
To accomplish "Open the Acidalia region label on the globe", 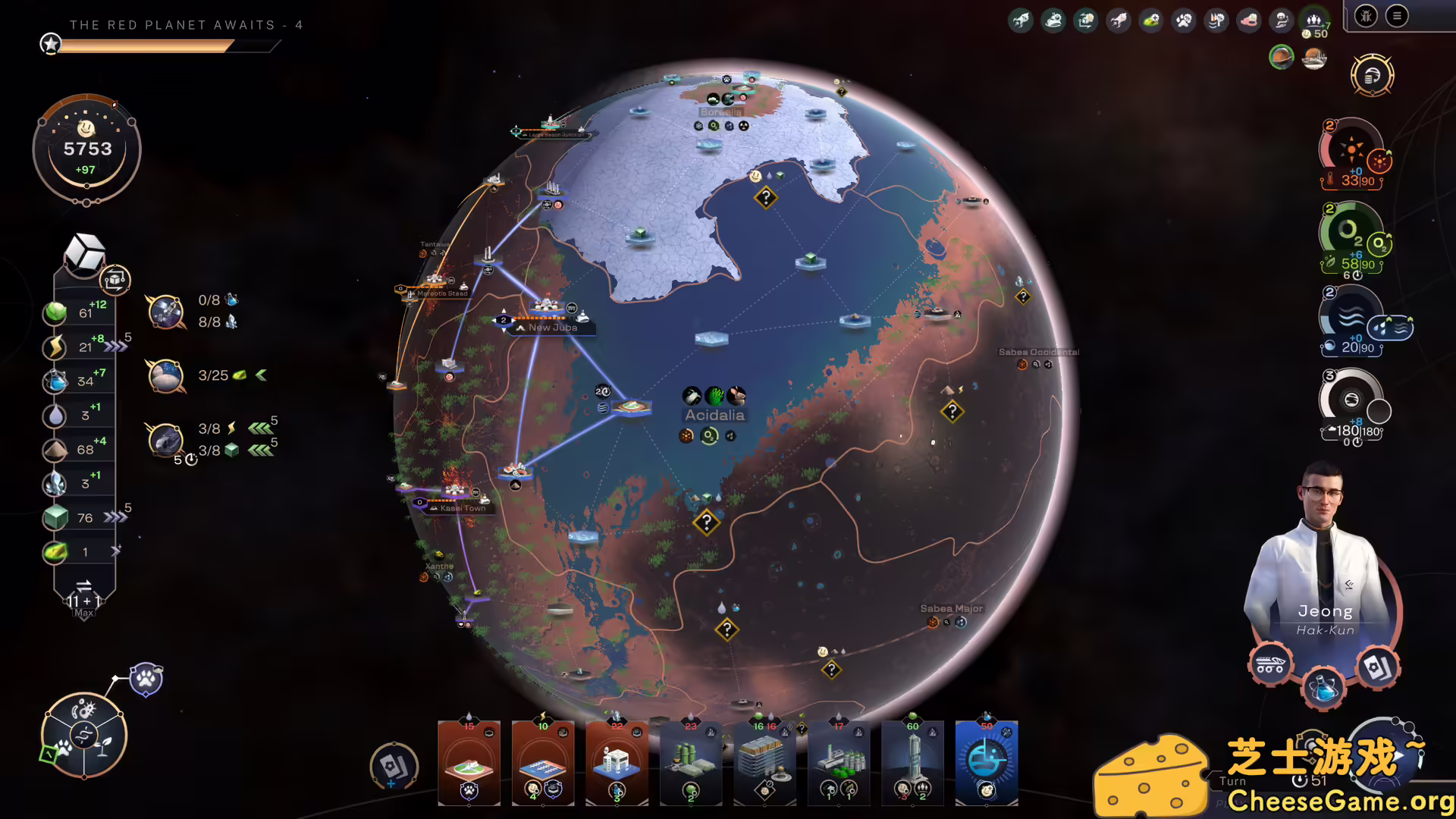I will pyautogui.click(x=716, y=415).
